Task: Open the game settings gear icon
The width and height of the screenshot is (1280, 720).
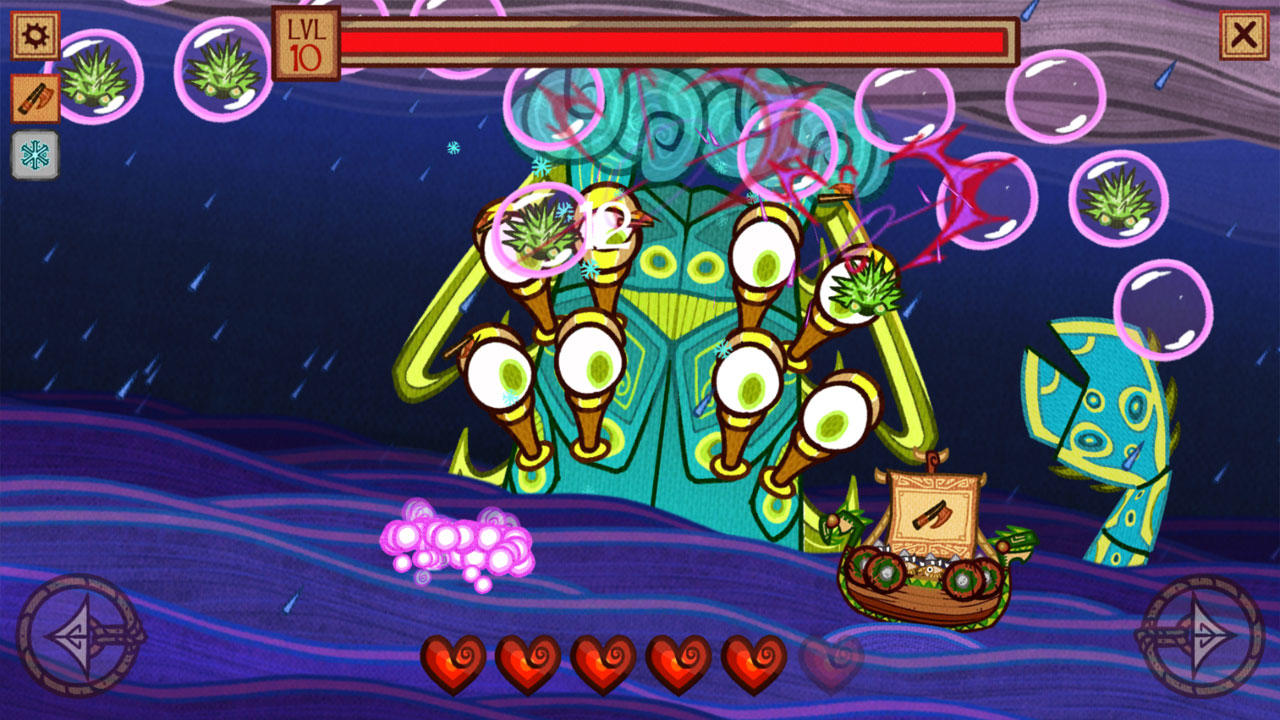Action: tap(35, 34)
